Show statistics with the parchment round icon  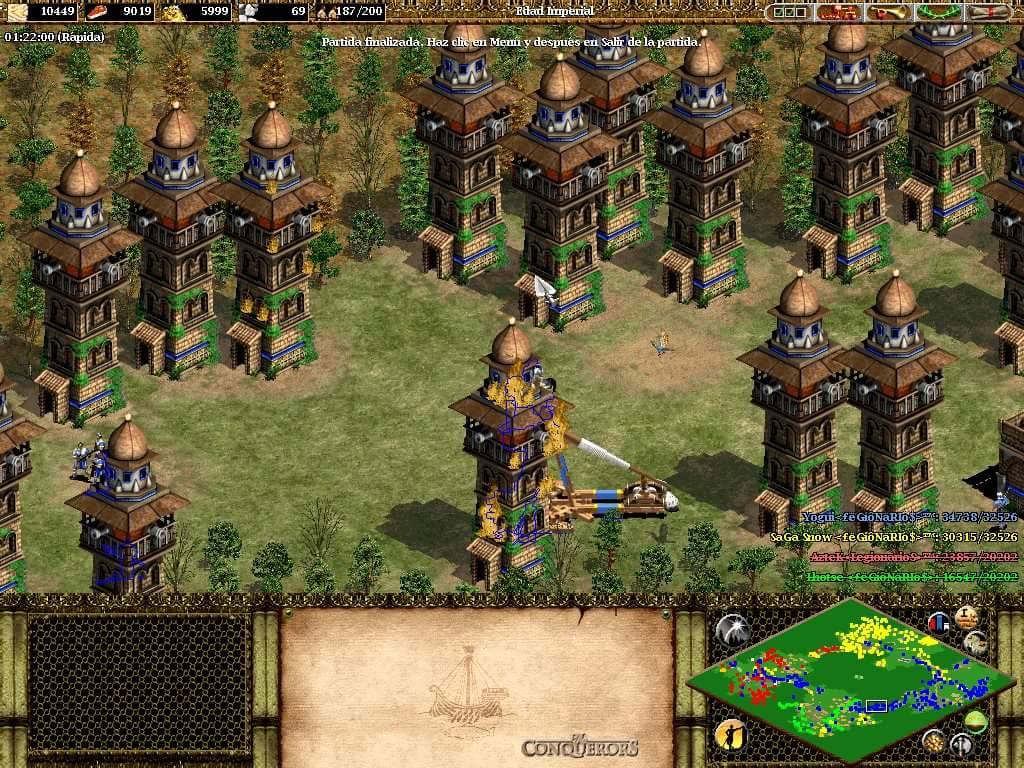point(966,616)
